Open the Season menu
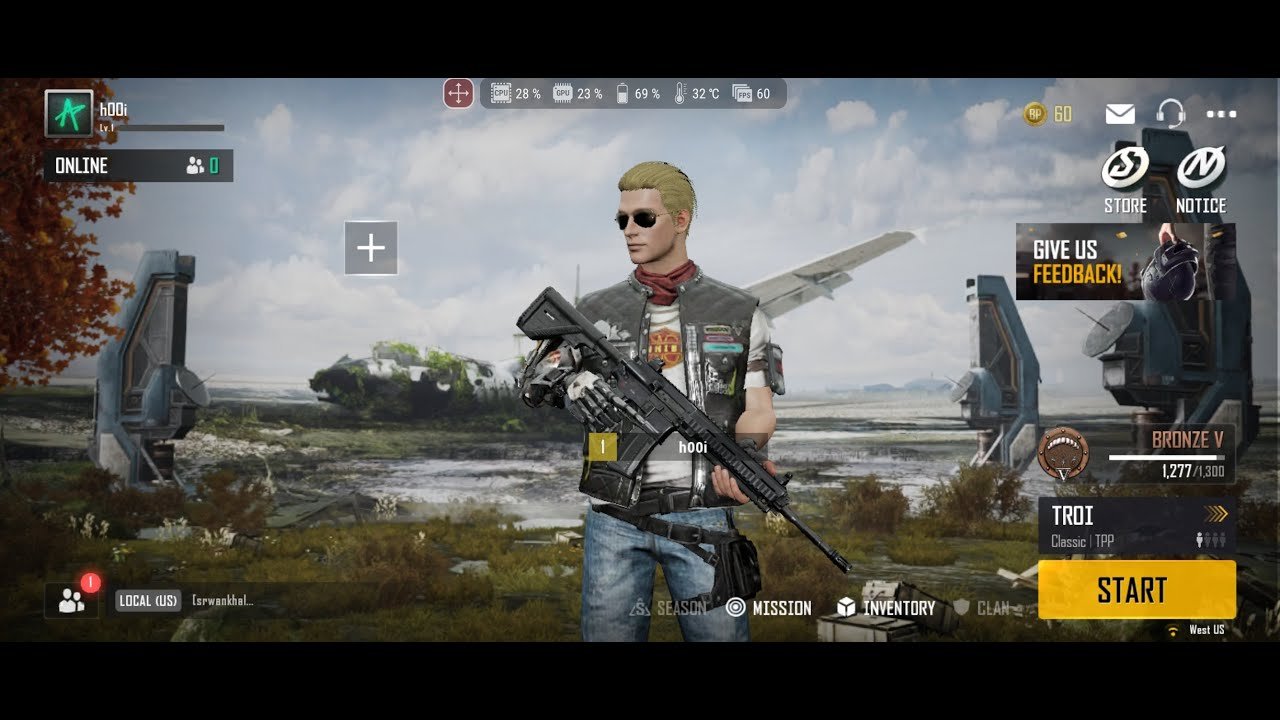This screenshot has width=1280, height=720. tap(668, 607)
